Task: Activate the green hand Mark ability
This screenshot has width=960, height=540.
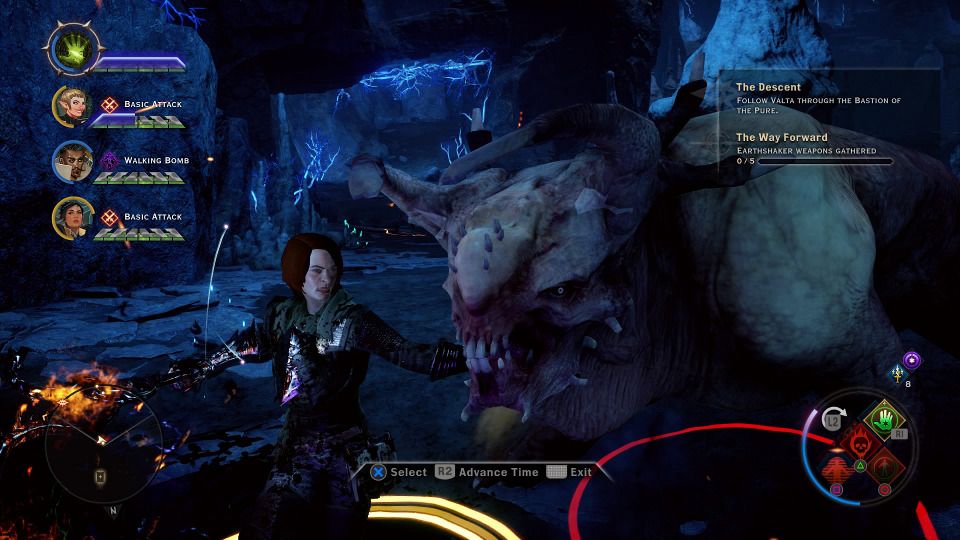Action: [x=884, y=420]
